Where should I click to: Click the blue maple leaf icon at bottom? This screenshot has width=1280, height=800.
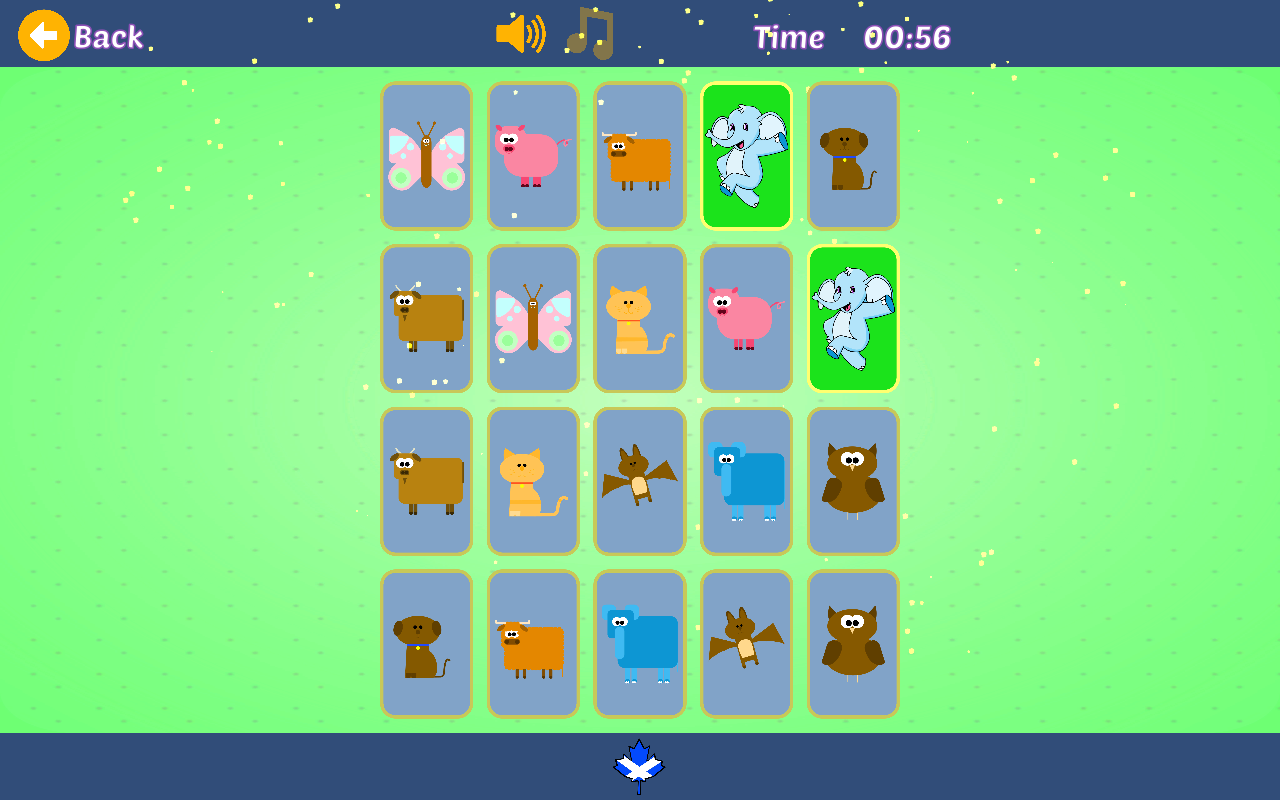638,765
